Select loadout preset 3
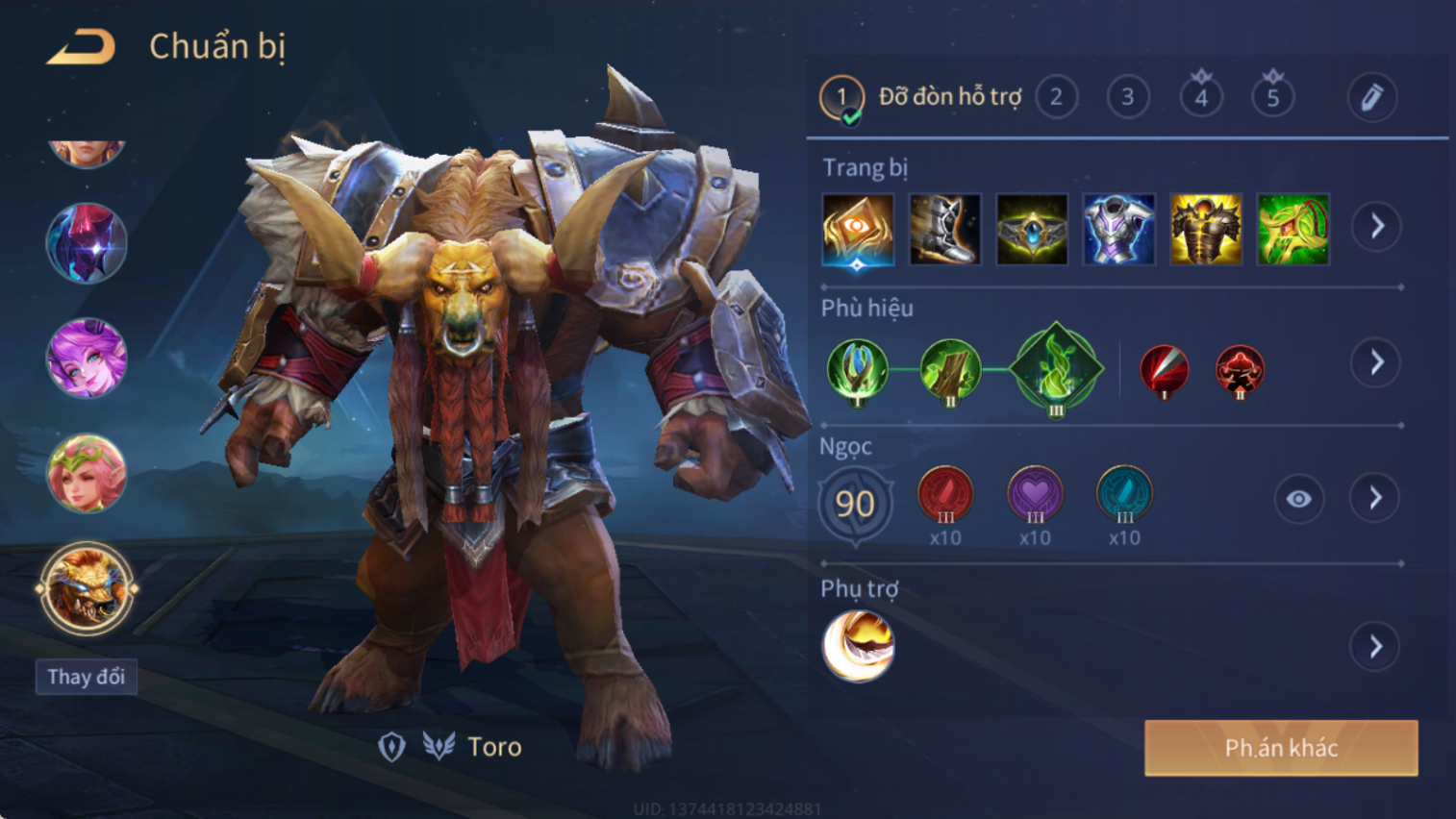The height and width of the screenshot is (819, 1456). coord(1127,97)
